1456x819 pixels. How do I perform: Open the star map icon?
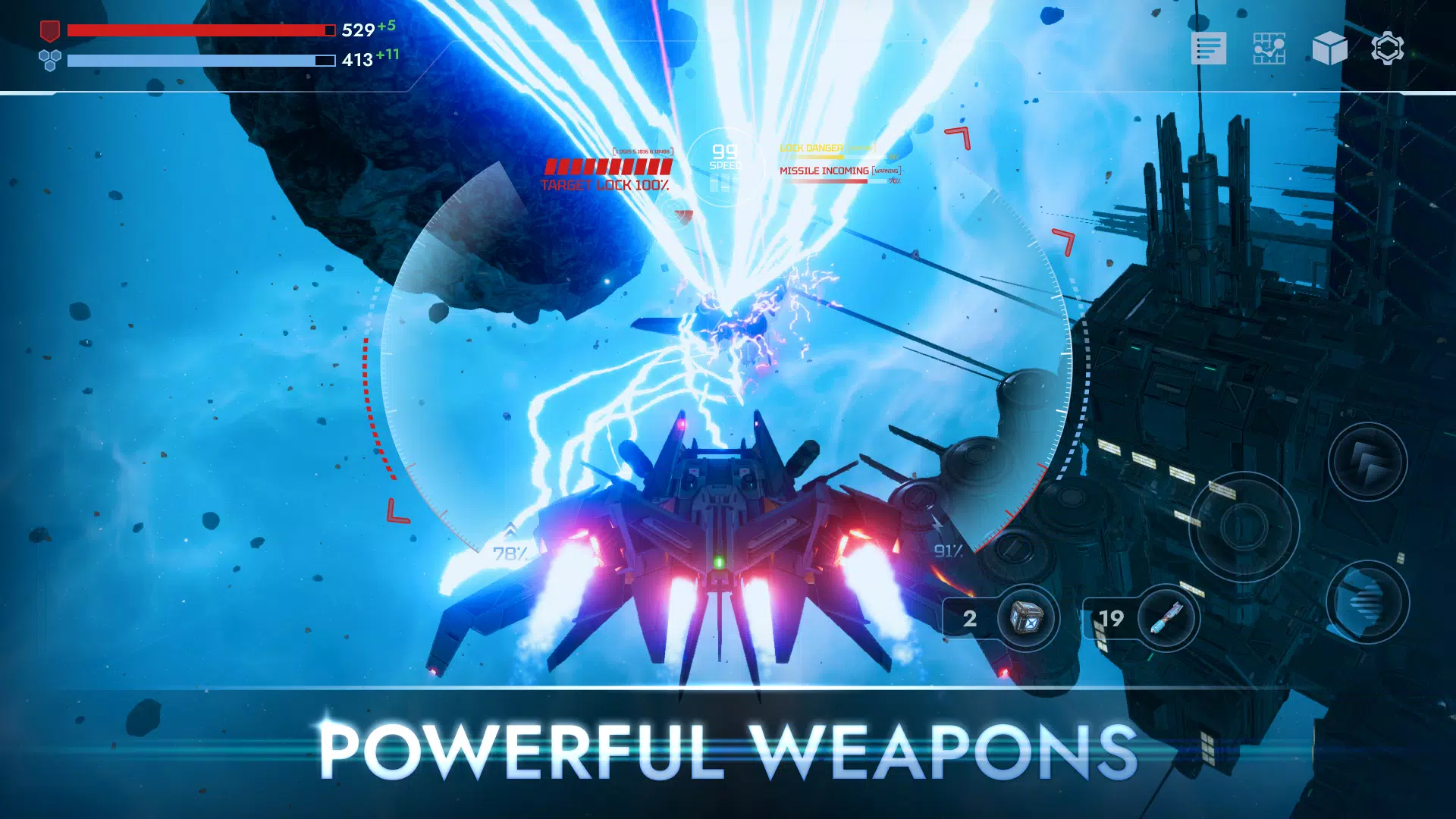tap(1271, 48)
